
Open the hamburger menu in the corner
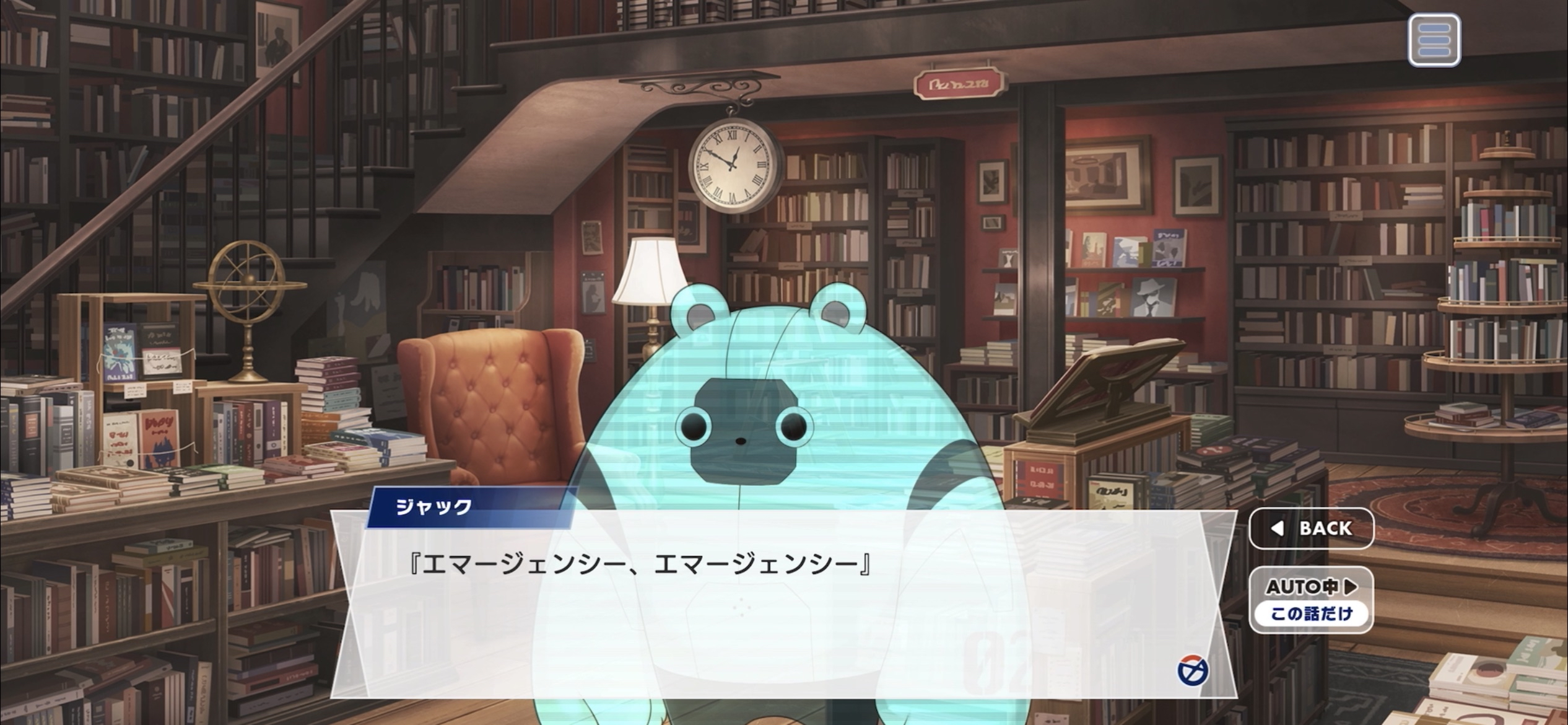[1434, 41]
